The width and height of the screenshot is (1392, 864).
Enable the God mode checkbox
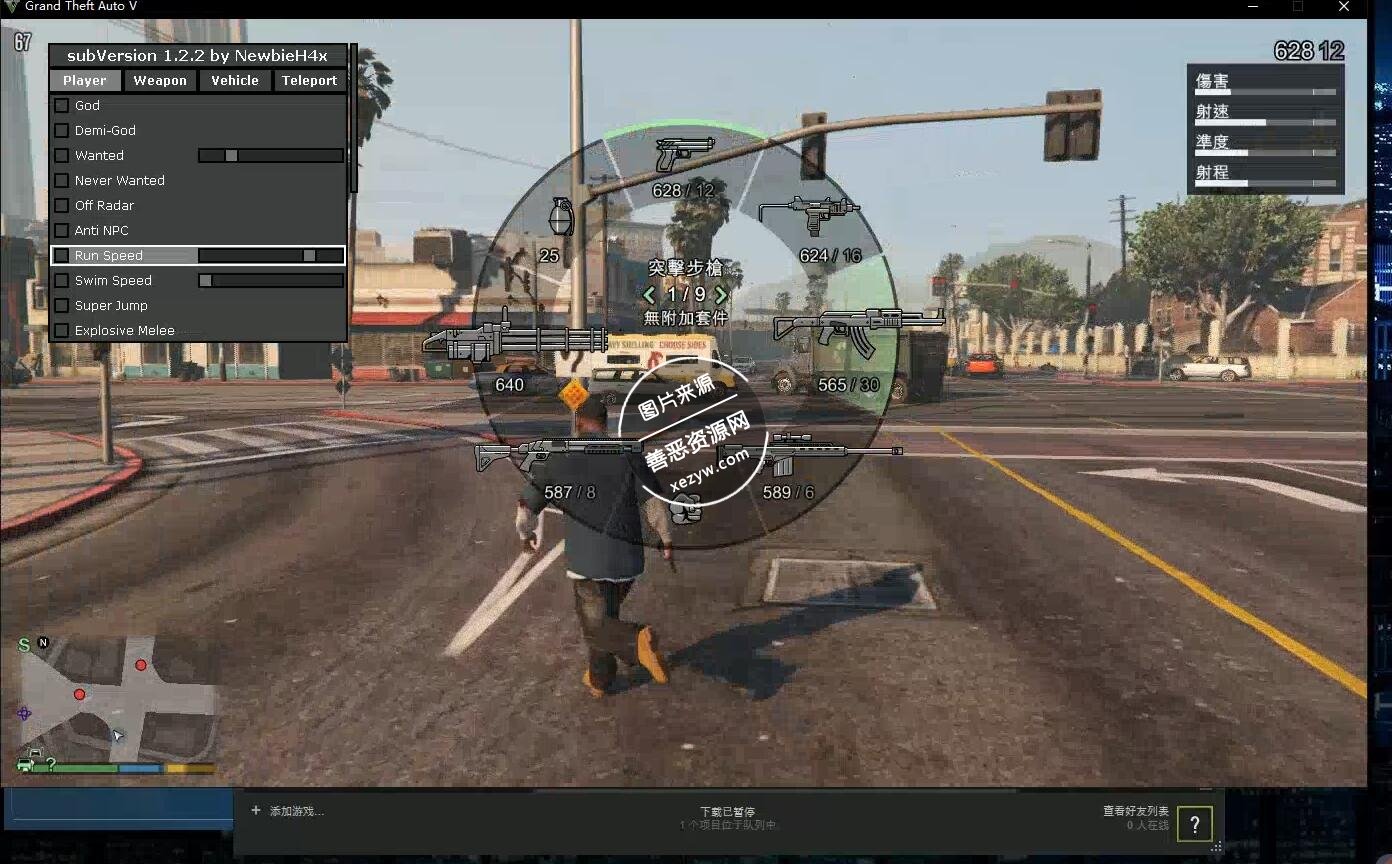60,105
